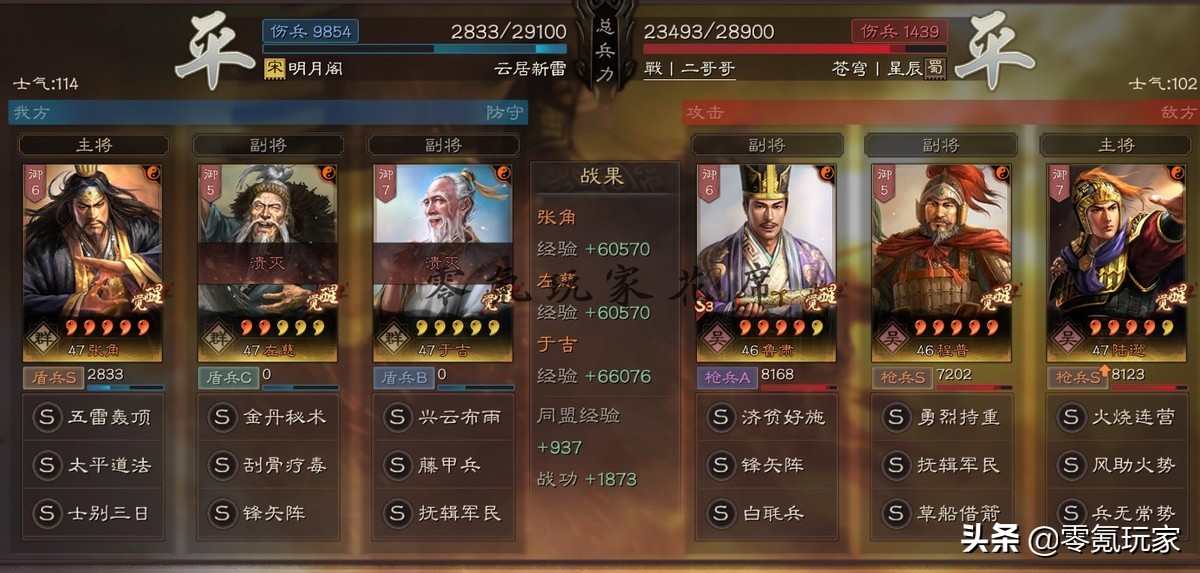The height and width of the screenshot is (573, 1200).
Task: Show the 五雷轰顶 skill details
Action: coord(92,417)
